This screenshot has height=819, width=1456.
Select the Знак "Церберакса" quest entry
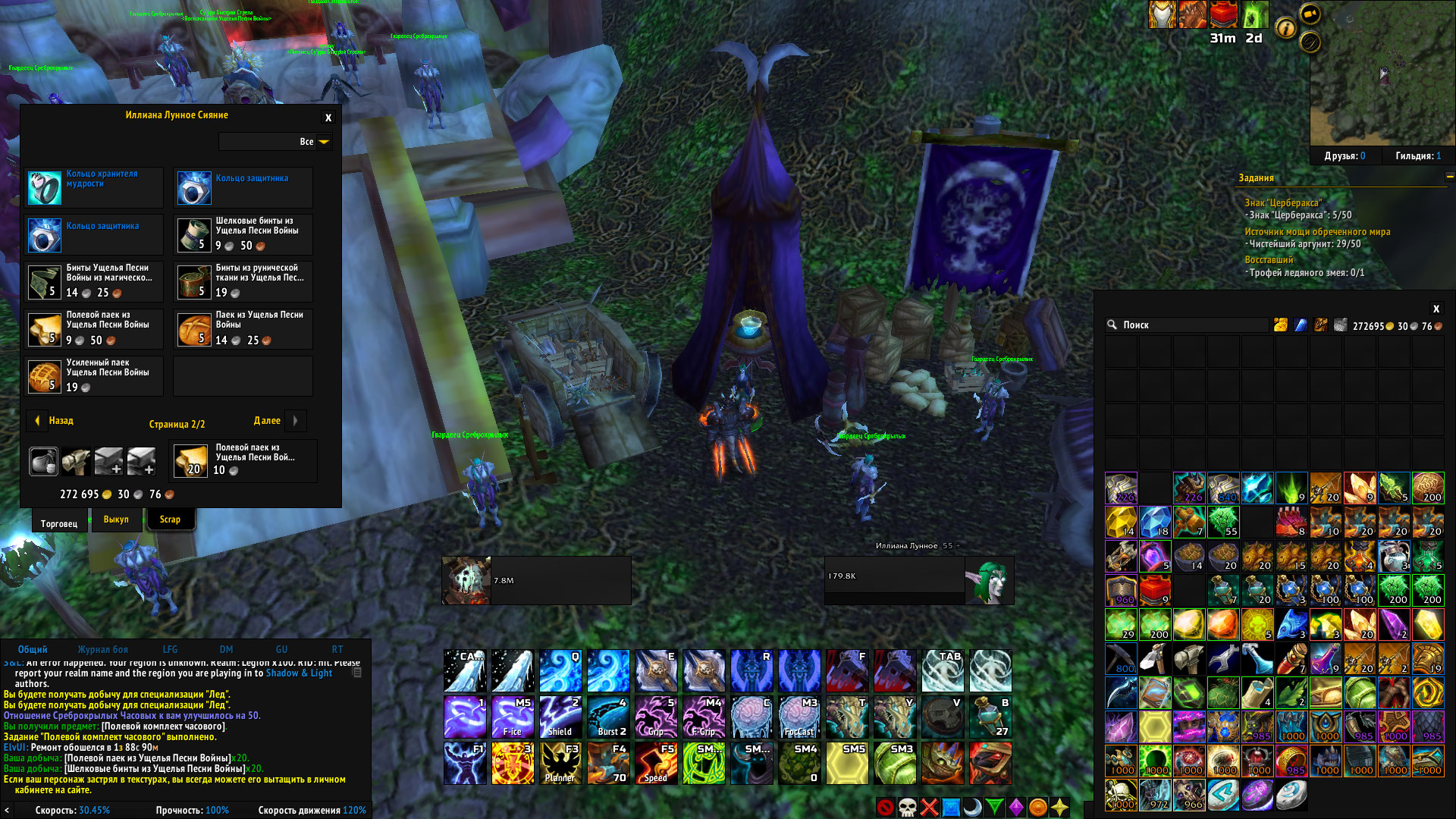[x=1283, y=202]
